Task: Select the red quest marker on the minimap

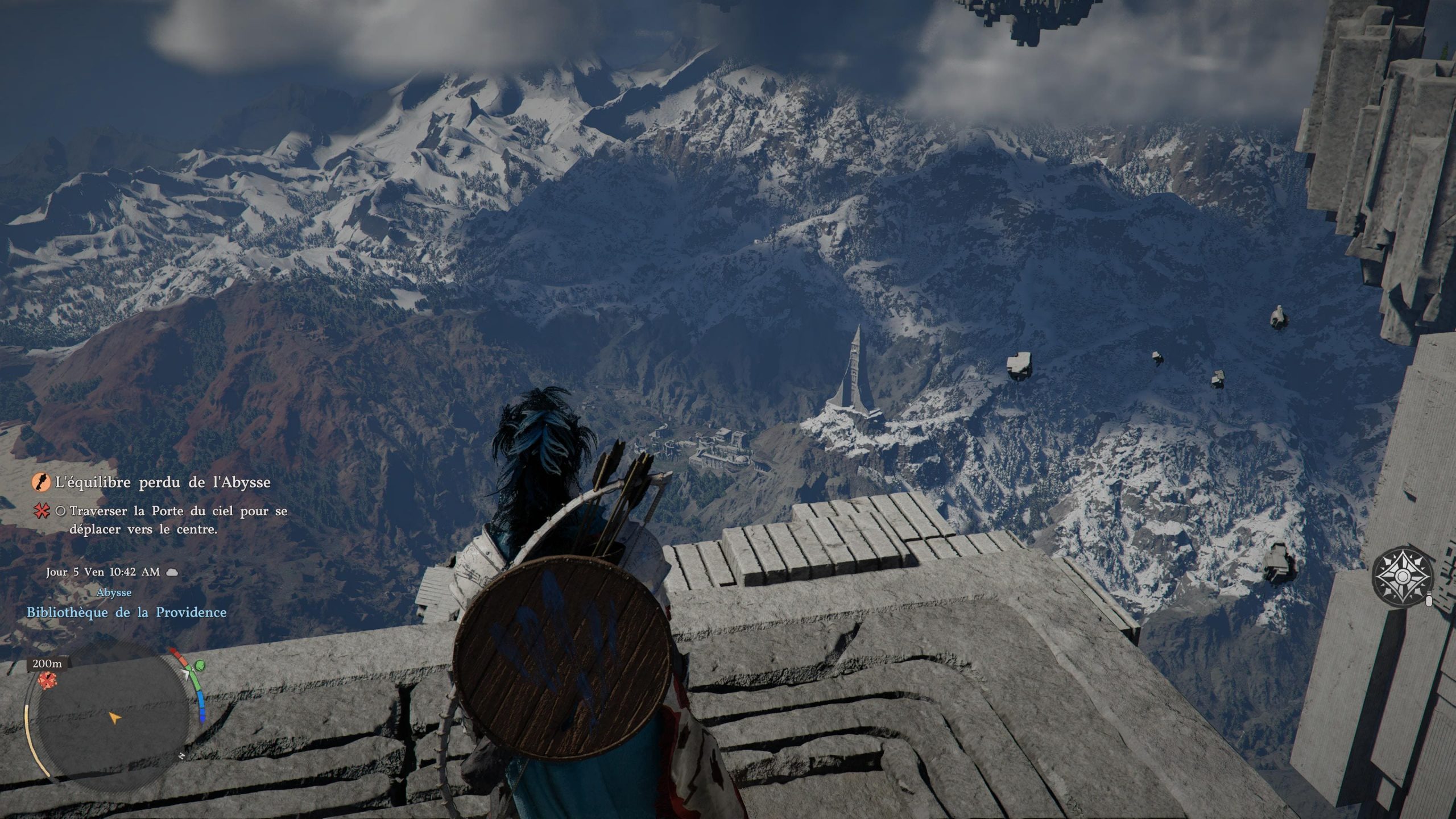Action: pos(47,679)
